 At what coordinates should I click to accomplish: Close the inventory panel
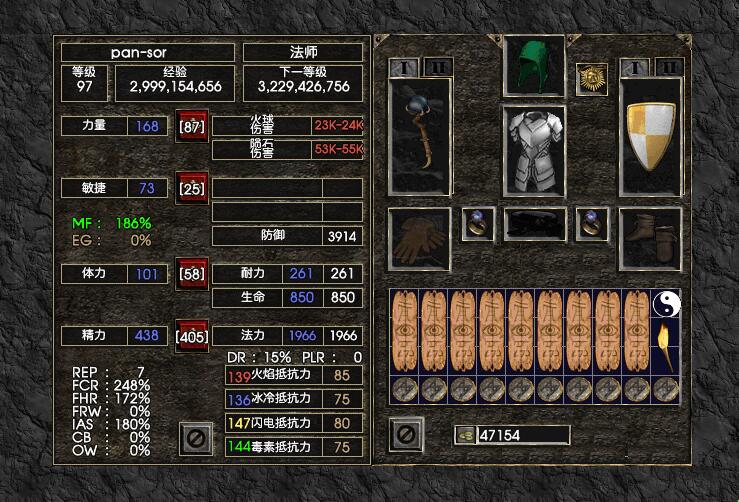[x=406, y=434]
